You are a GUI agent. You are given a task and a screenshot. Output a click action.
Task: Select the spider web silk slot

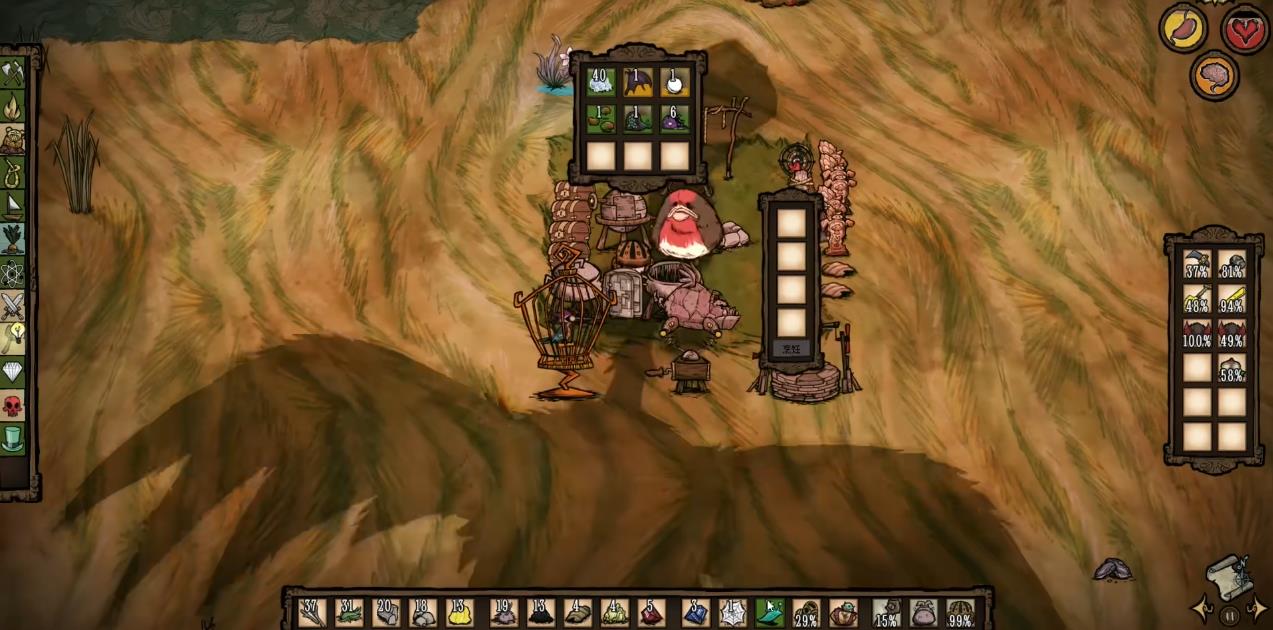coord(731,612)
